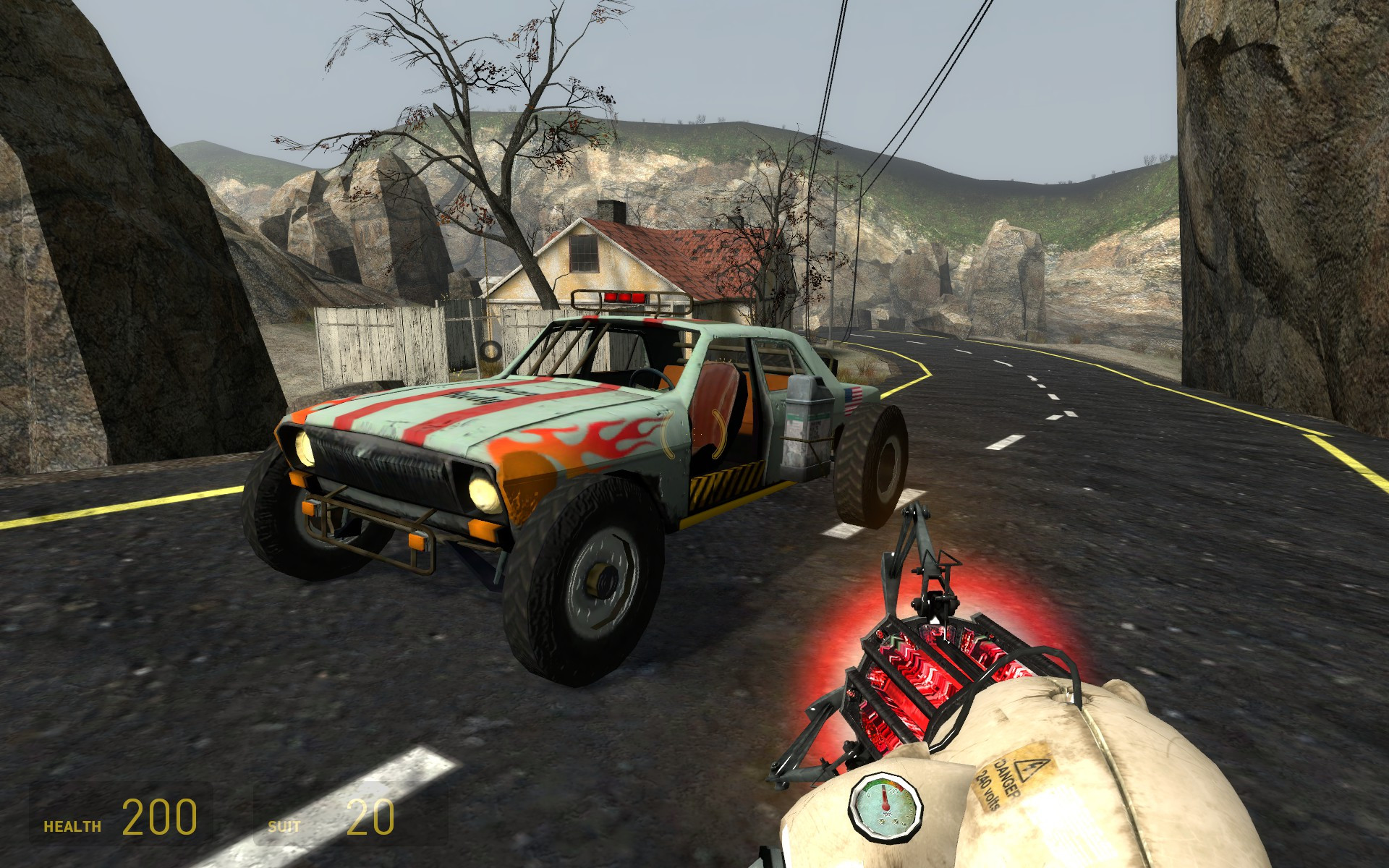Click the flame decal on the buggy fender
Image resolution: width=1389 pixels, height=868 pixels.
tap(593, 436)
